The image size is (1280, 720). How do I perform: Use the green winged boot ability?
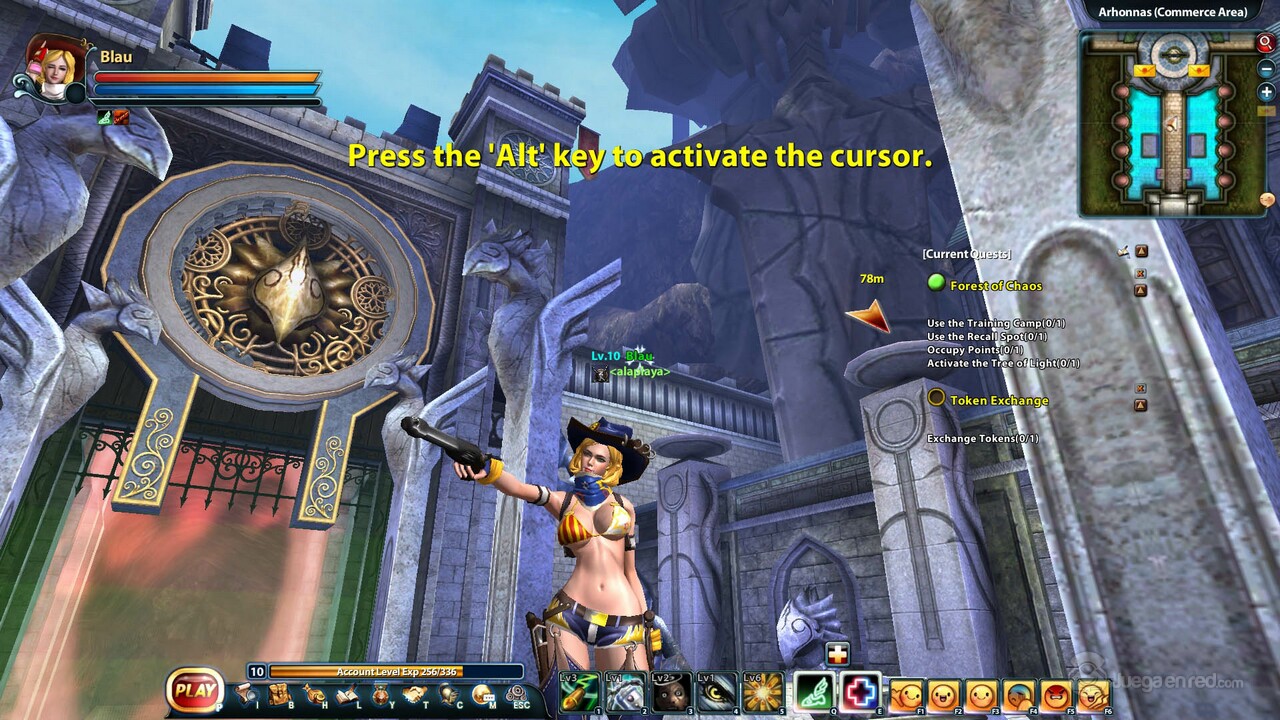click(814, 692)
